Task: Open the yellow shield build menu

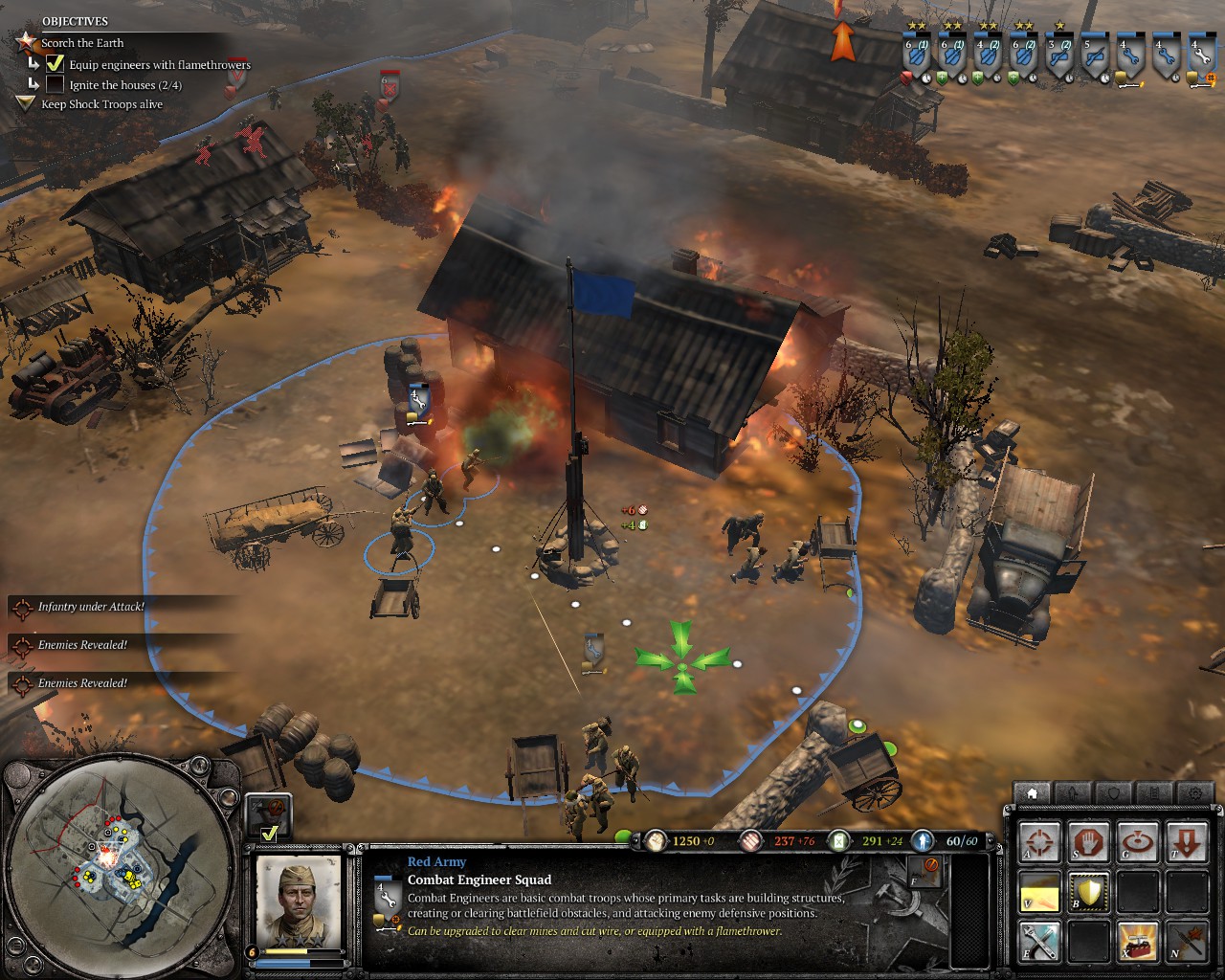Action: pos(1088,892)
